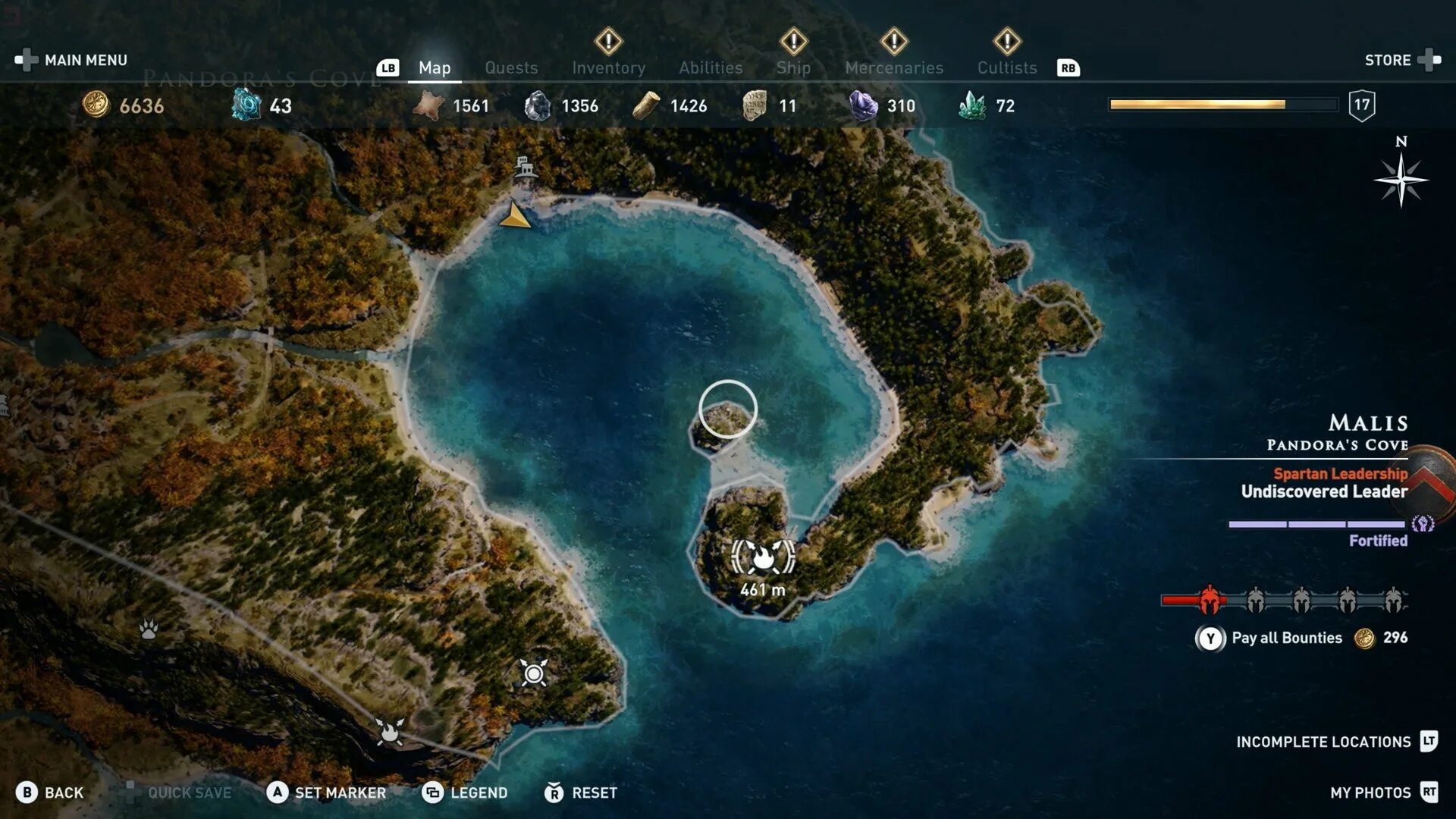Open the Cultists tab
Viewport: 1456px width, 819px height.
pos(1006,67)
